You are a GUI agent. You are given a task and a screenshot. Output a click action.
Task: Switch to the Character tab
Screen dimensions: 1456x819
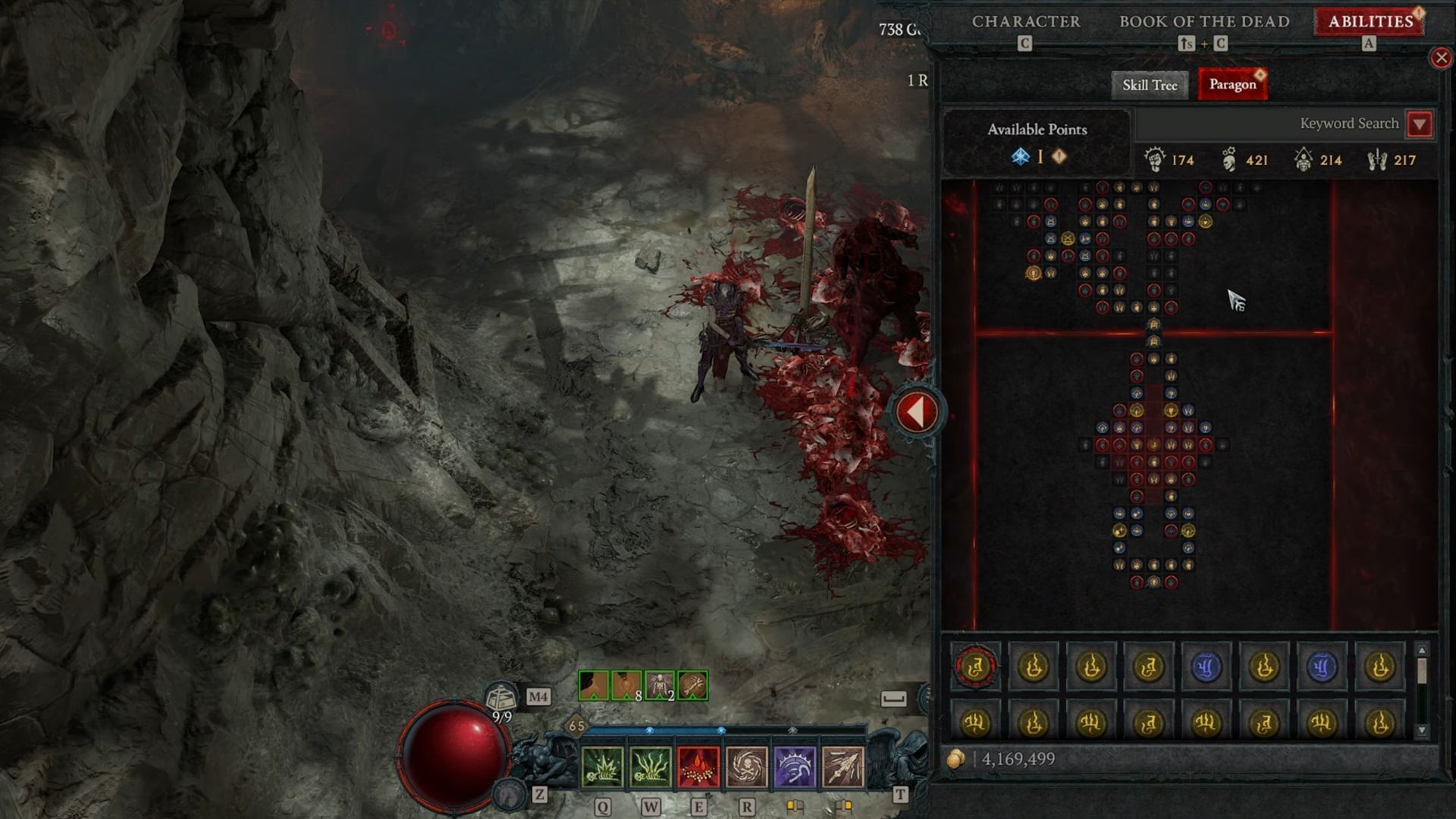tap(1025, 22)
